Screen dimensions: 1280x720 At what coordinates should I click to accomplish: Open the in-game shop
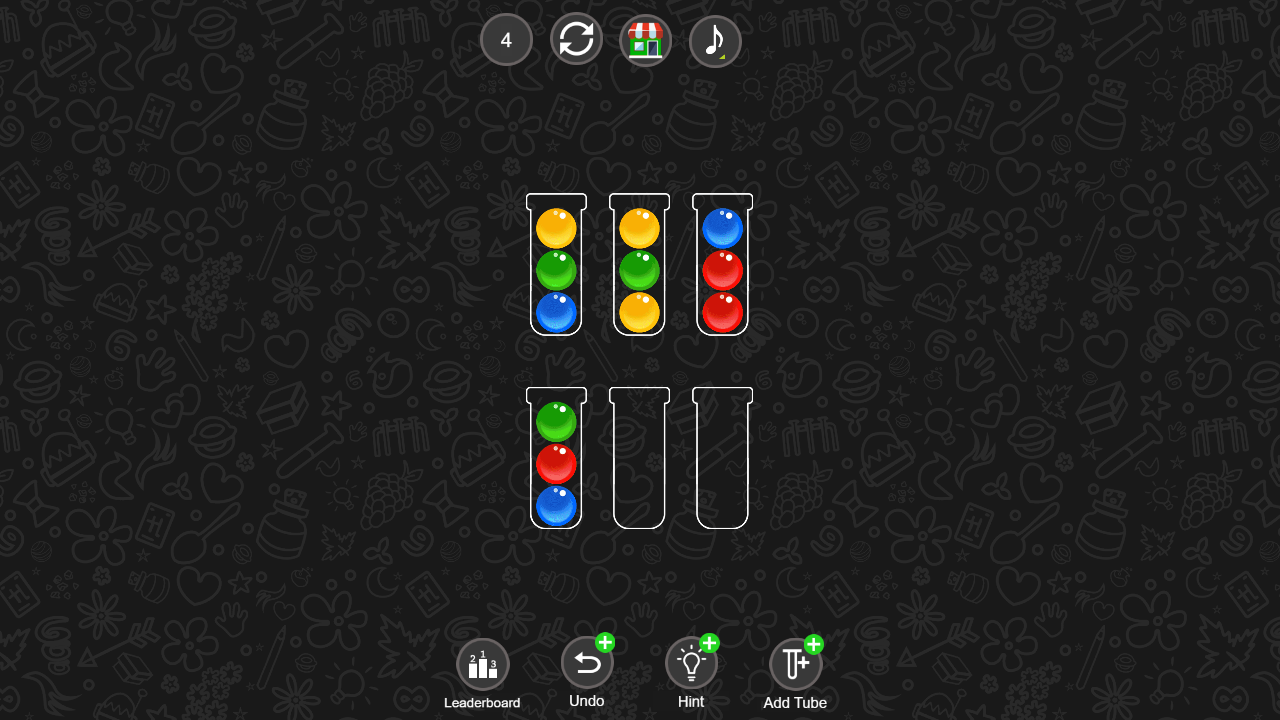pyautogui.click(x=645, y=40)
